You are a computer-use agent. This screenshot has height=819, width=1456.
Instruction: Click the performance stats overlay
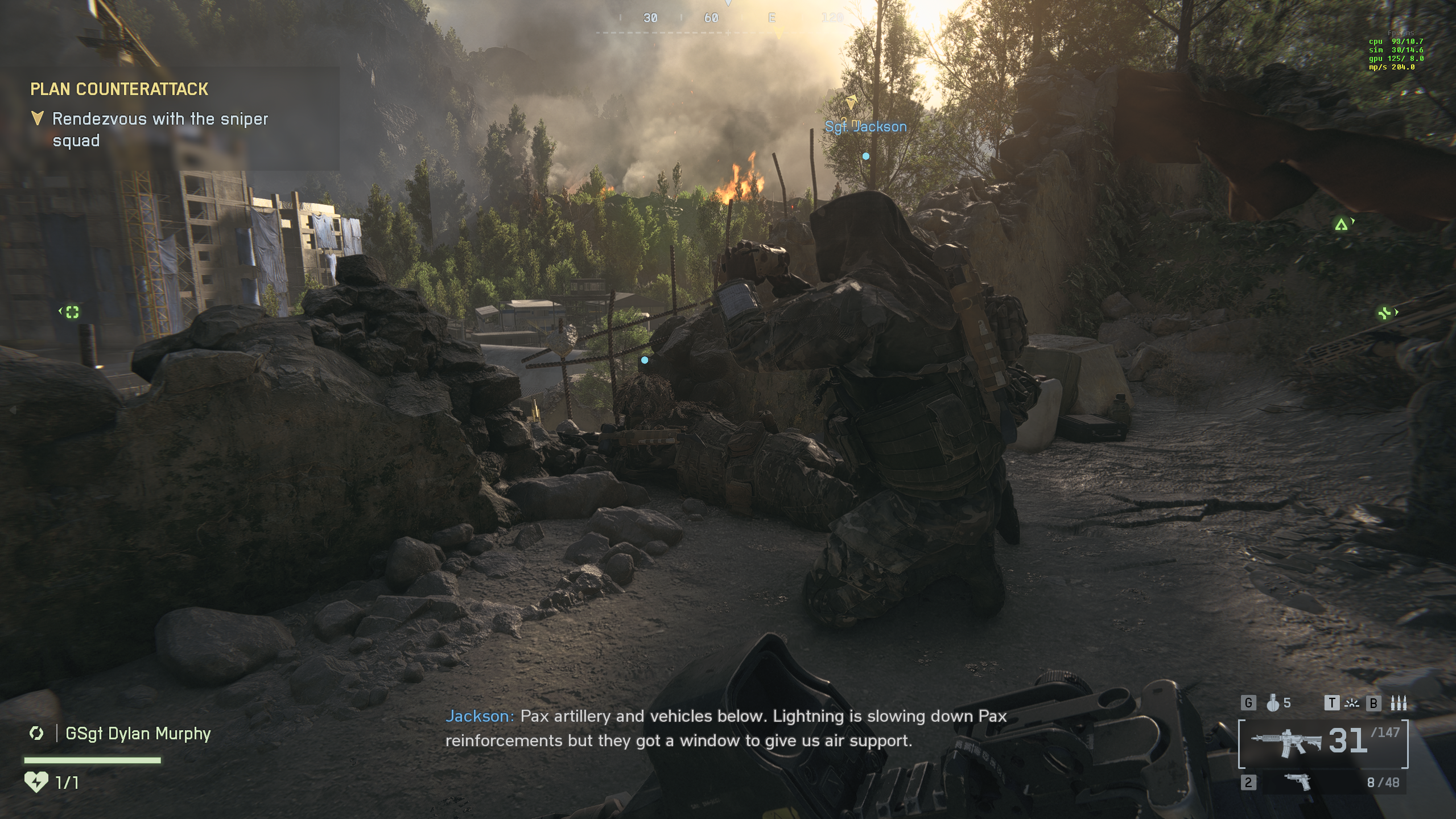[x=1395, y=54]
